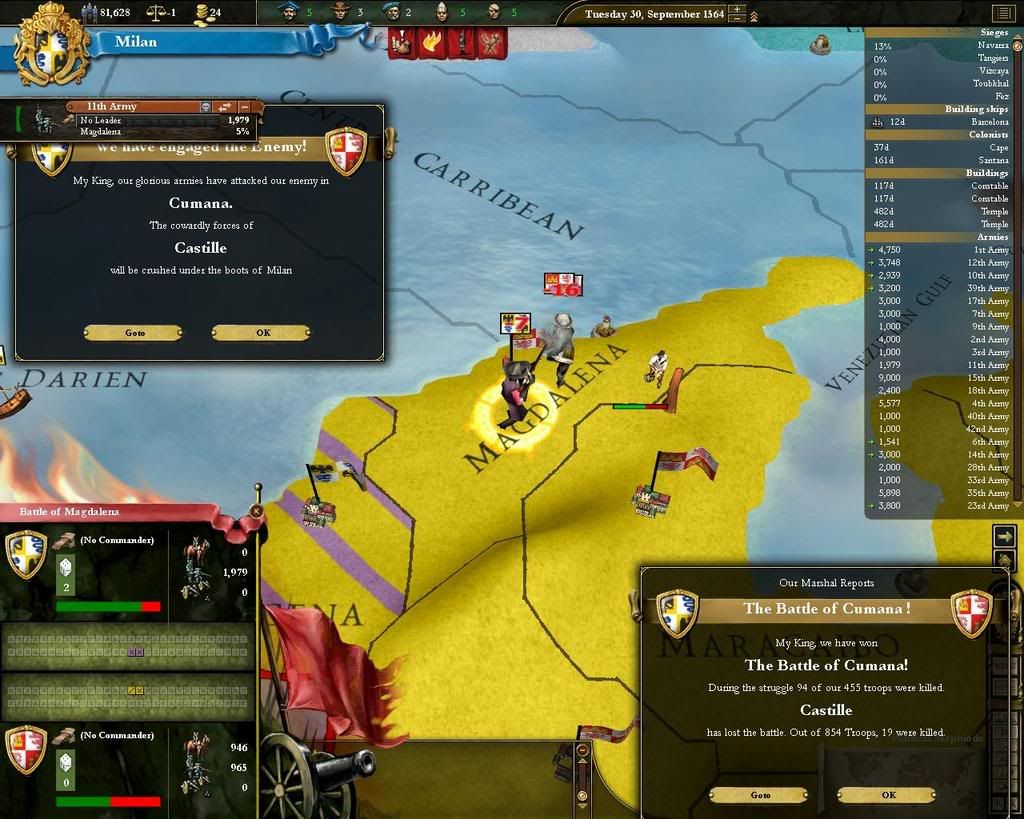This screenshot has height=819, width=1024.
Task: Click the flame alert icon
Action: (x=431, y=42)
